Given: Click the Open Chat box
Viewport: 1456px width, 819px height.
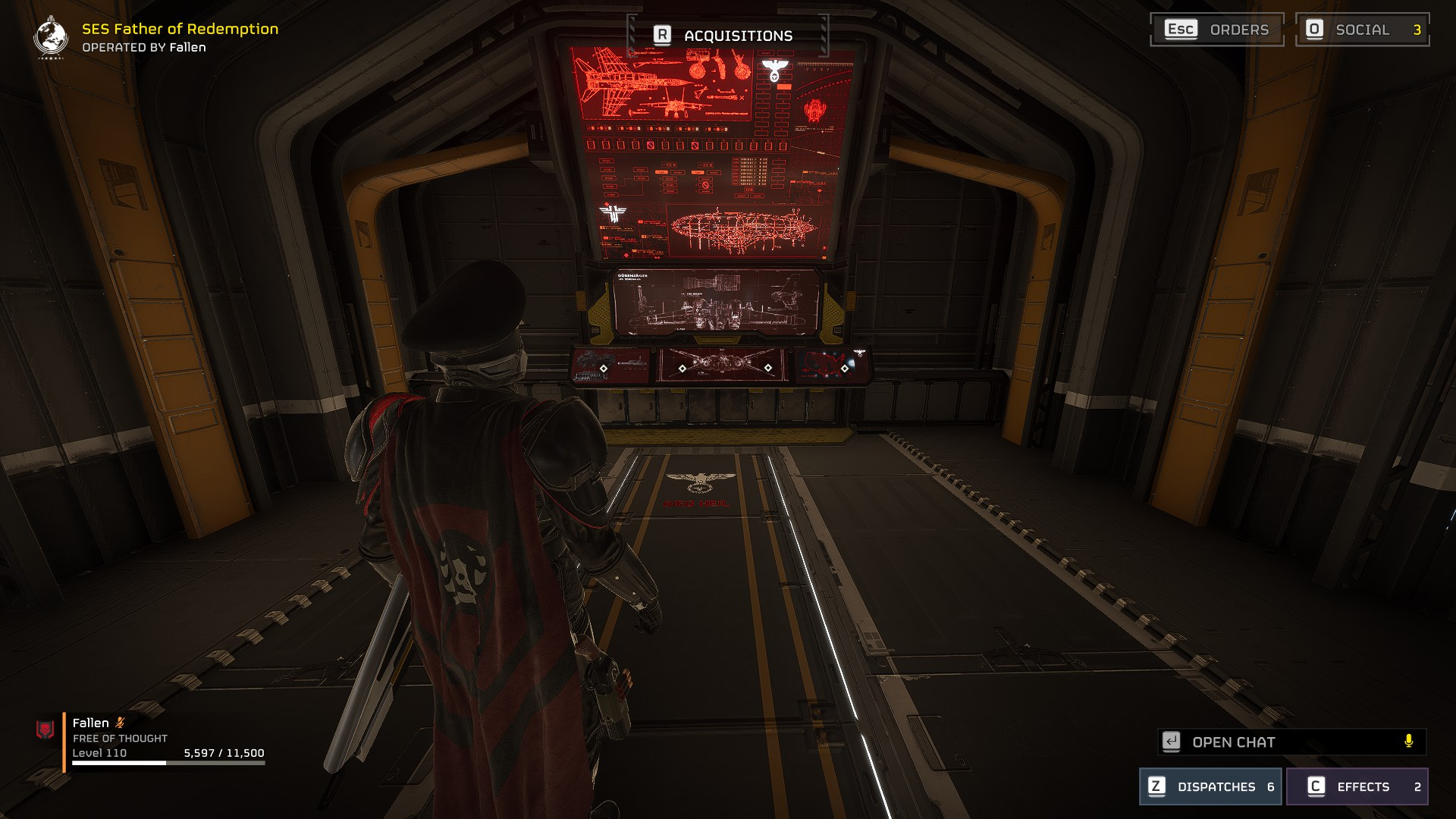Looking at the screenshot, I should click(x=1282, y=742).
